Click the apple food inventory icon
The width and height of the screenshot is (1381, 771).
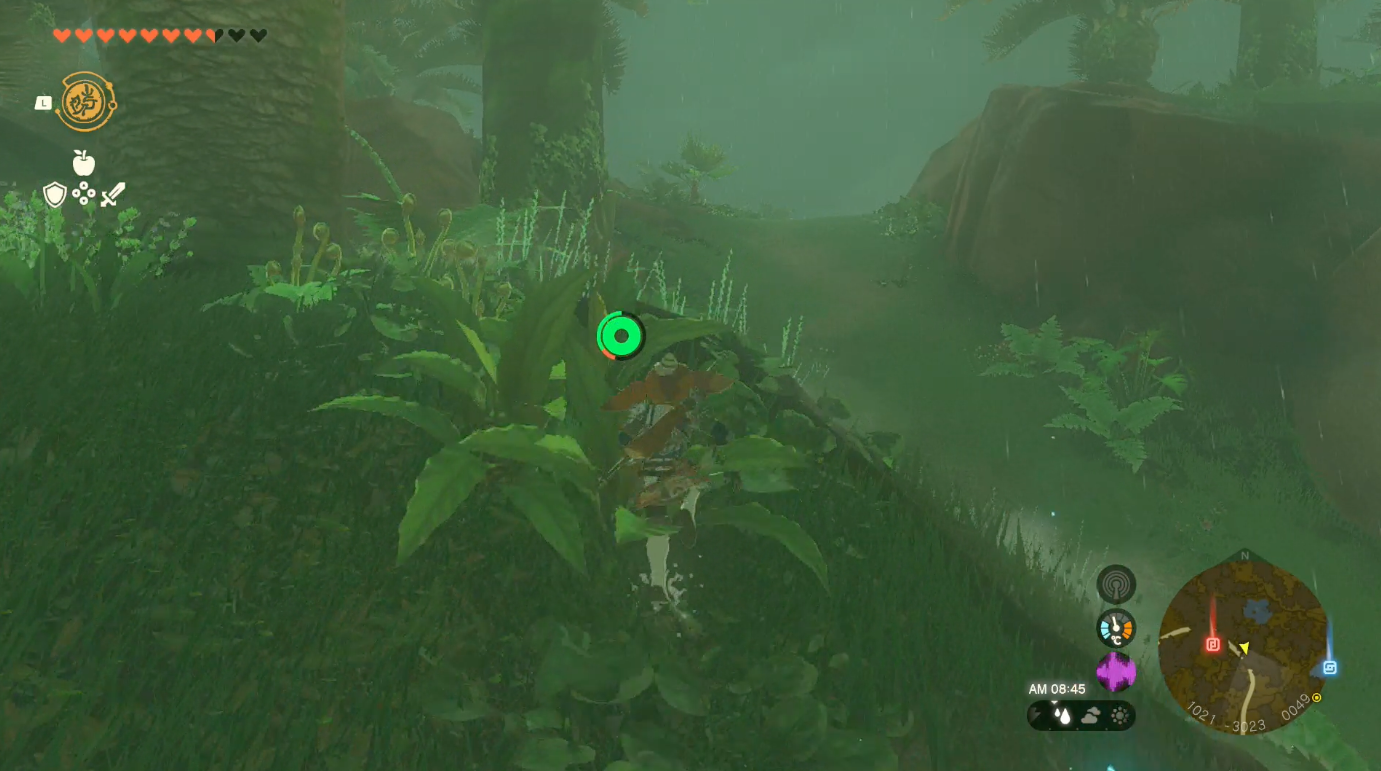[83, 162]
